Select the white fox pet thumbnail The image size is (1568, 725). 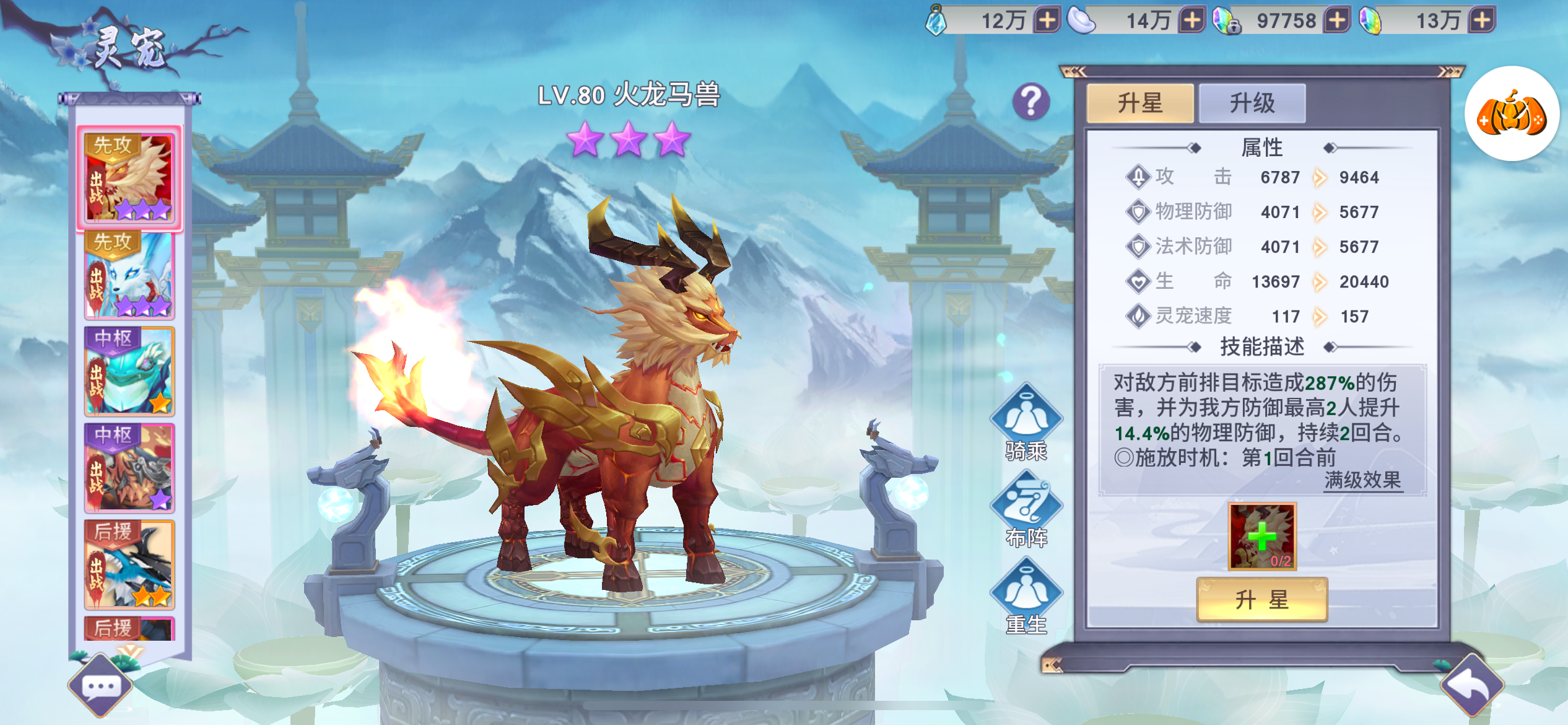[129, 275]
